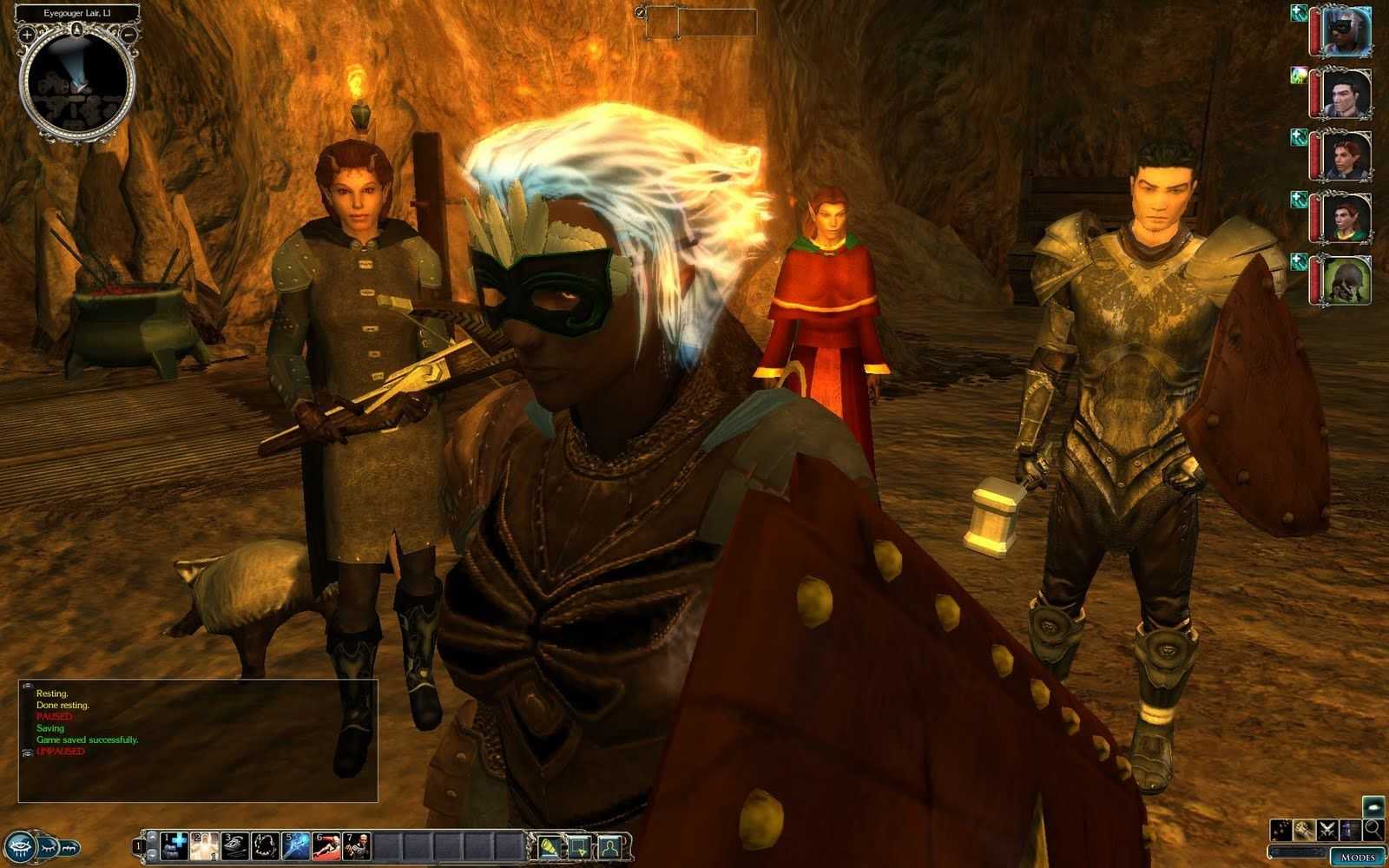Open the character silhouette panel button
This screenshot has width=1389, height=868.
tap(611, 845)
